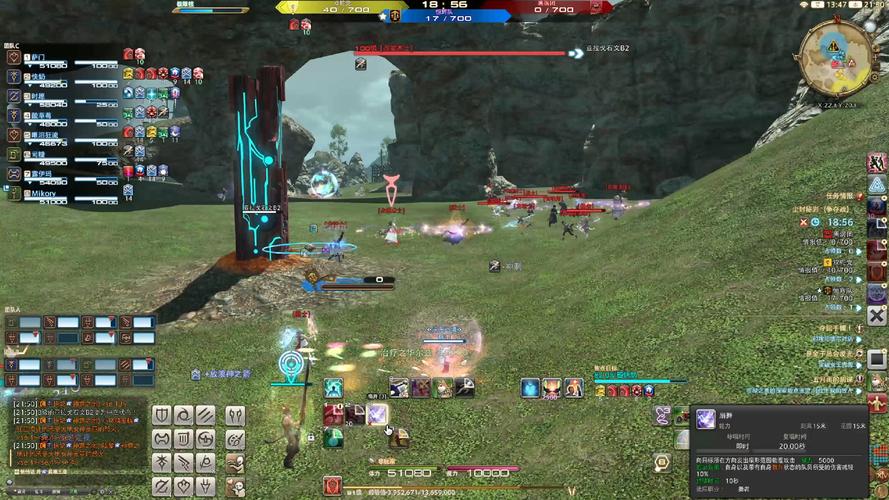Image resolution: width=889 pixels, height=500 pixels.
Task: Select party member Mikory in the party list
Action: tap(45, 193)
